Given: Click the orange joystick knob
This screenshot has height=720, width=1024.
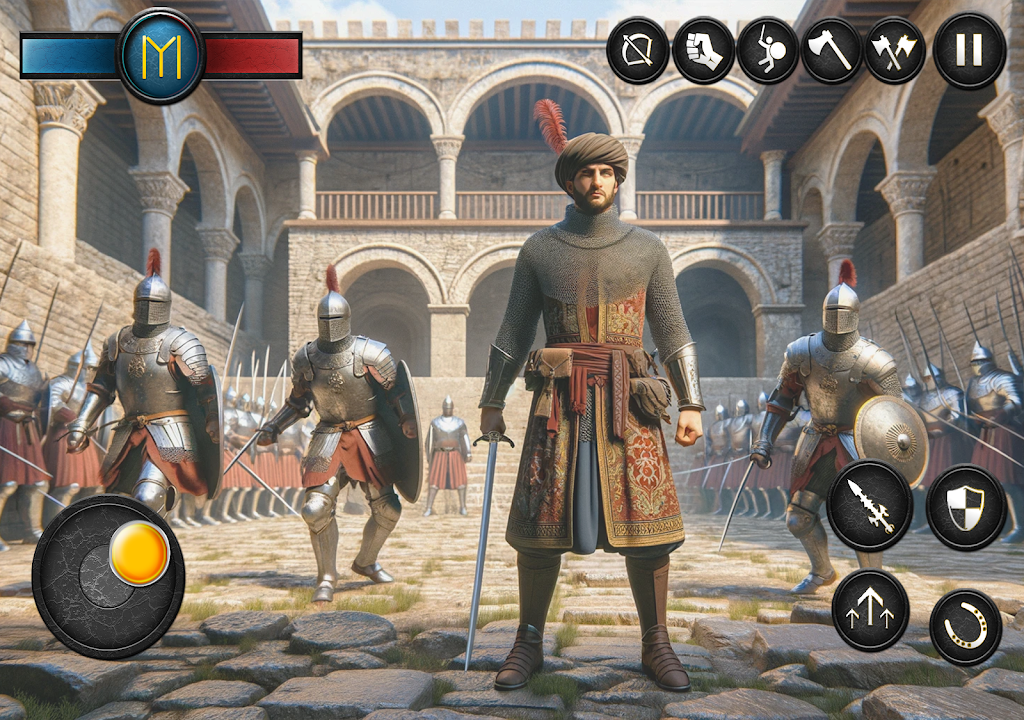Looking at the screenshot, I should [139, 554].
